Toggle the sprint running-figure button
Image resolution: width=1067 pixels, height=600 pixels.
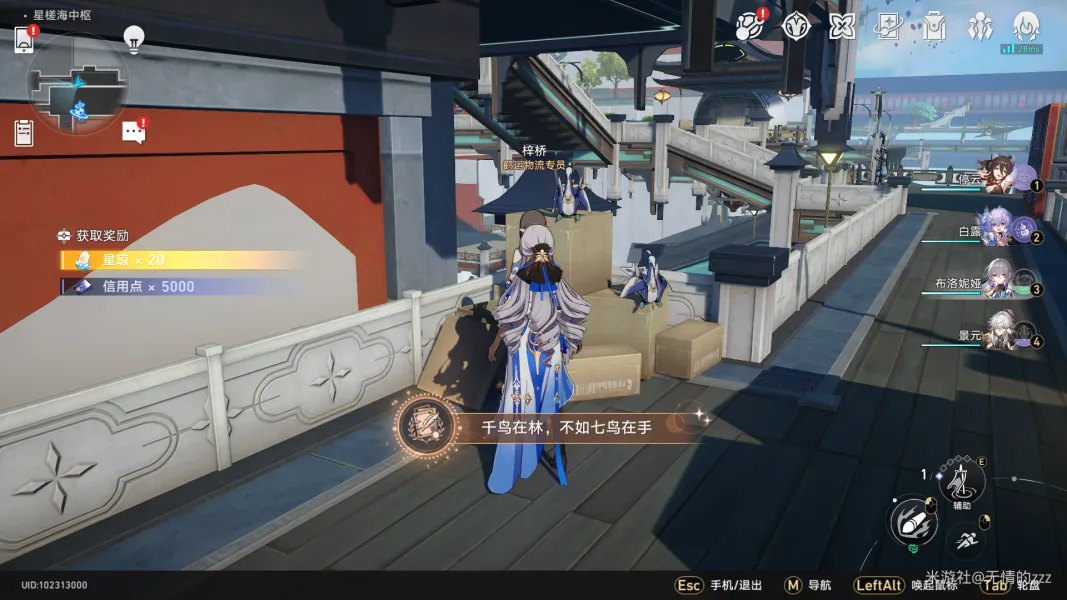point(966,543)
